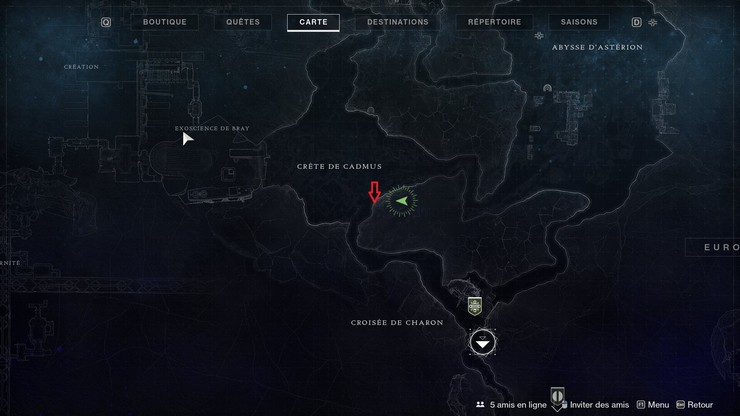Open the Répertoire tab
The image size is (740, 416).
tap(494, 22)
